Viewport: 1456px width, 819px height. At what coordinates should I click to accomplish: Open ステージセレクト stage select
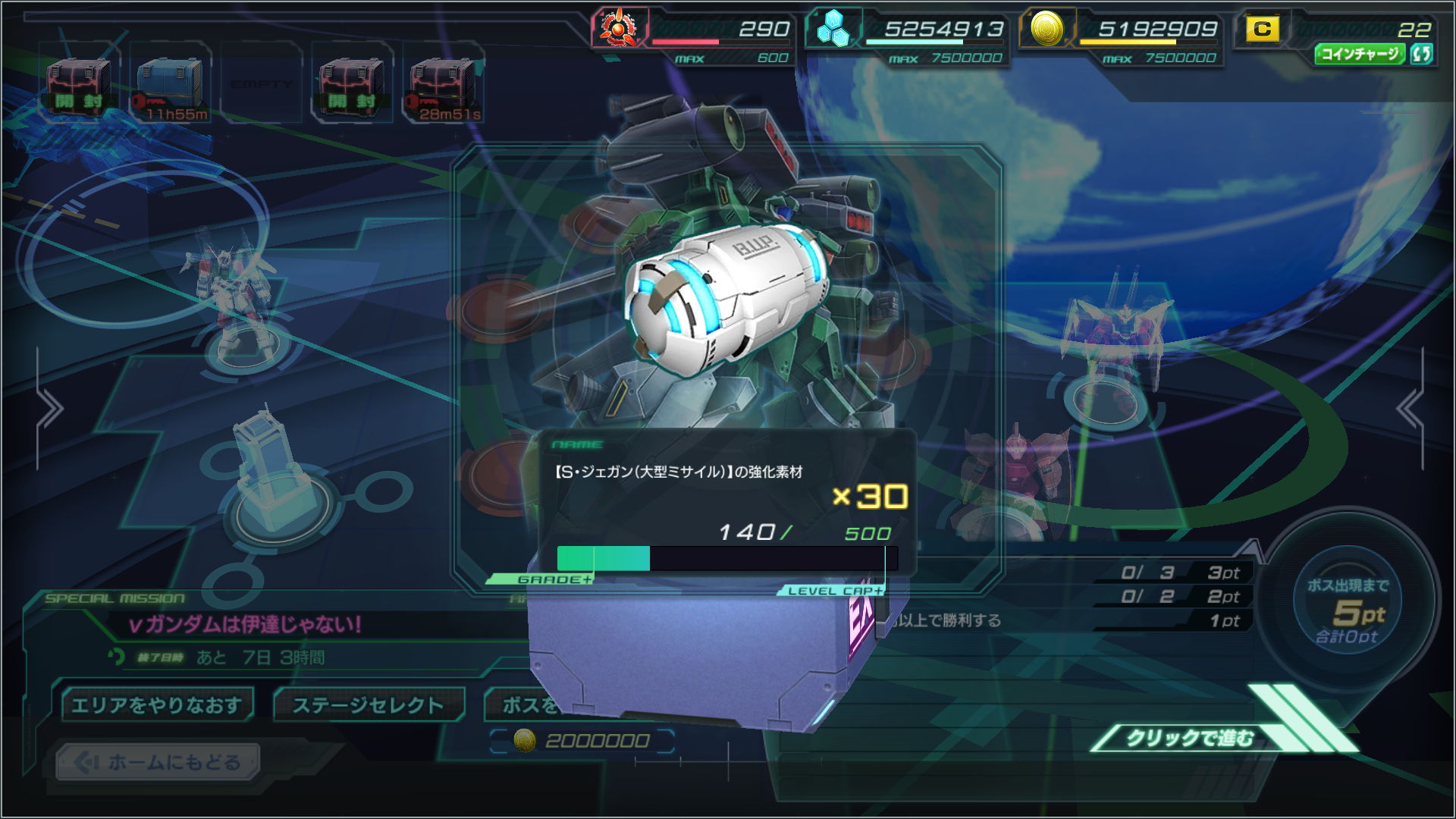coord(369,705)
